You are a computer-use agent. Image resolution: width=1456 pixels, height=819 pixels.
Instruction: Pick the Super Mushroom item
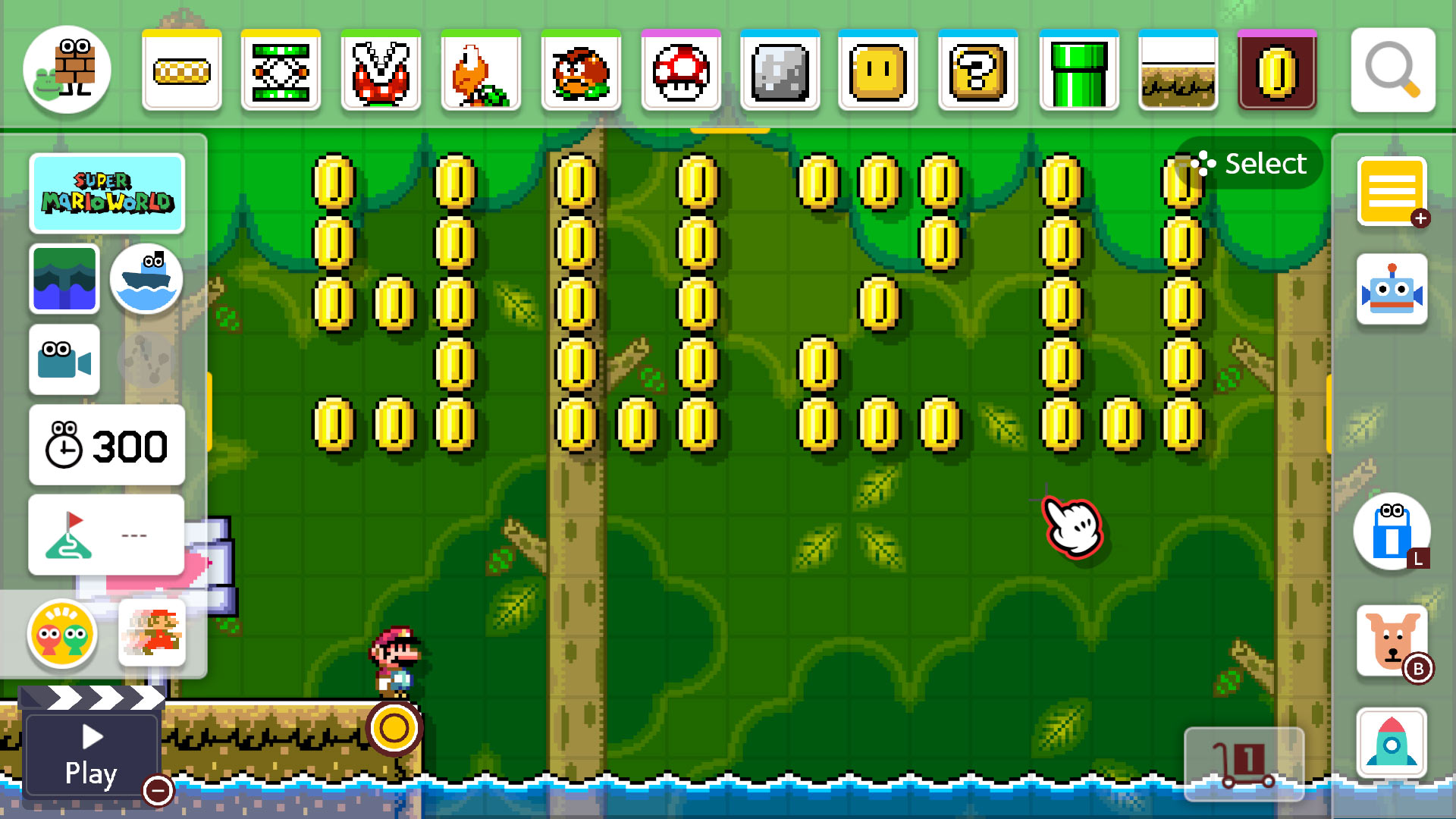pos(680,71)
